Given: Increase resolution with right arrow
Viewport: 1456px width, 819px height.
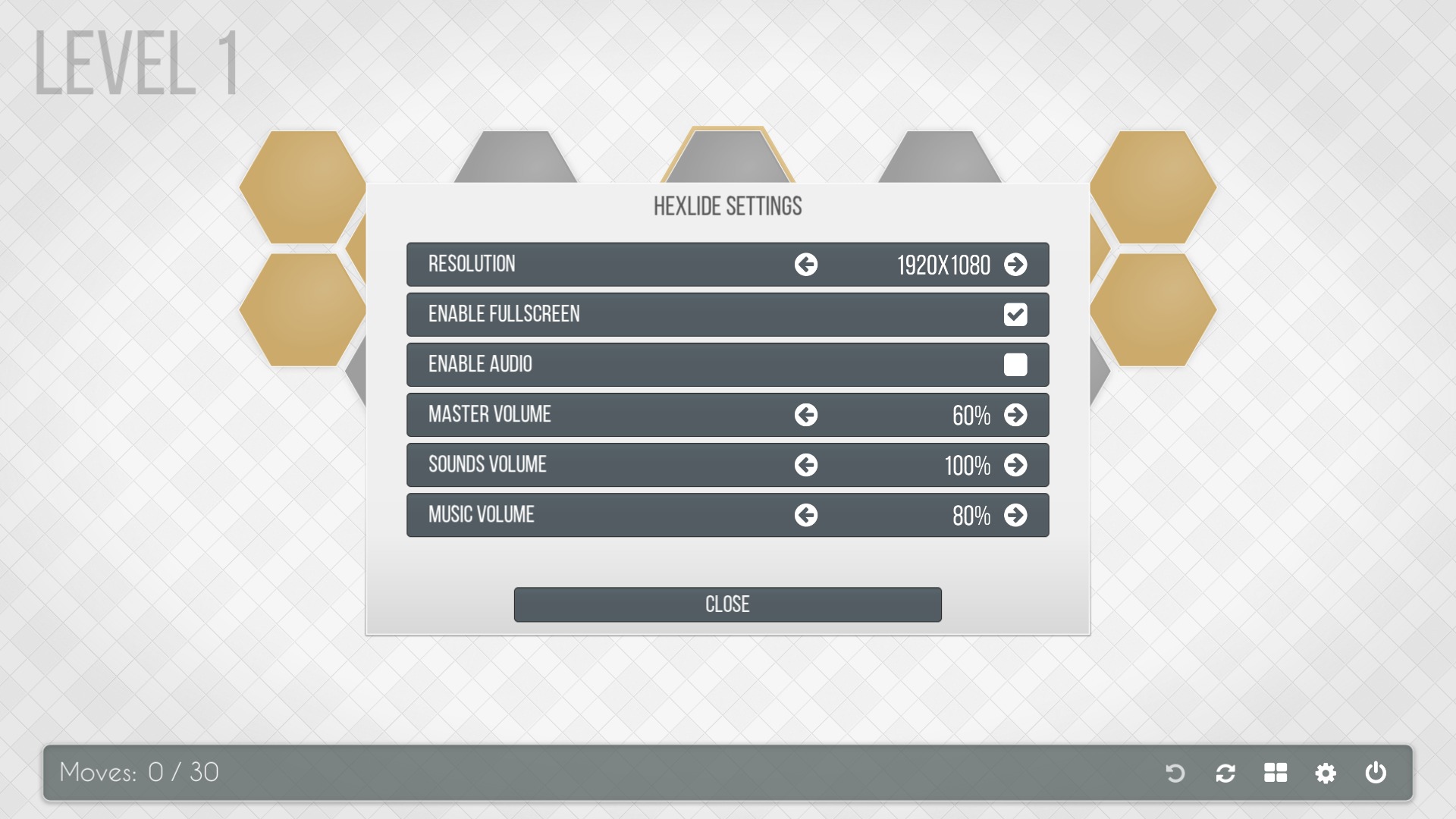Looking at the screenshot, I should point(1017,265).
